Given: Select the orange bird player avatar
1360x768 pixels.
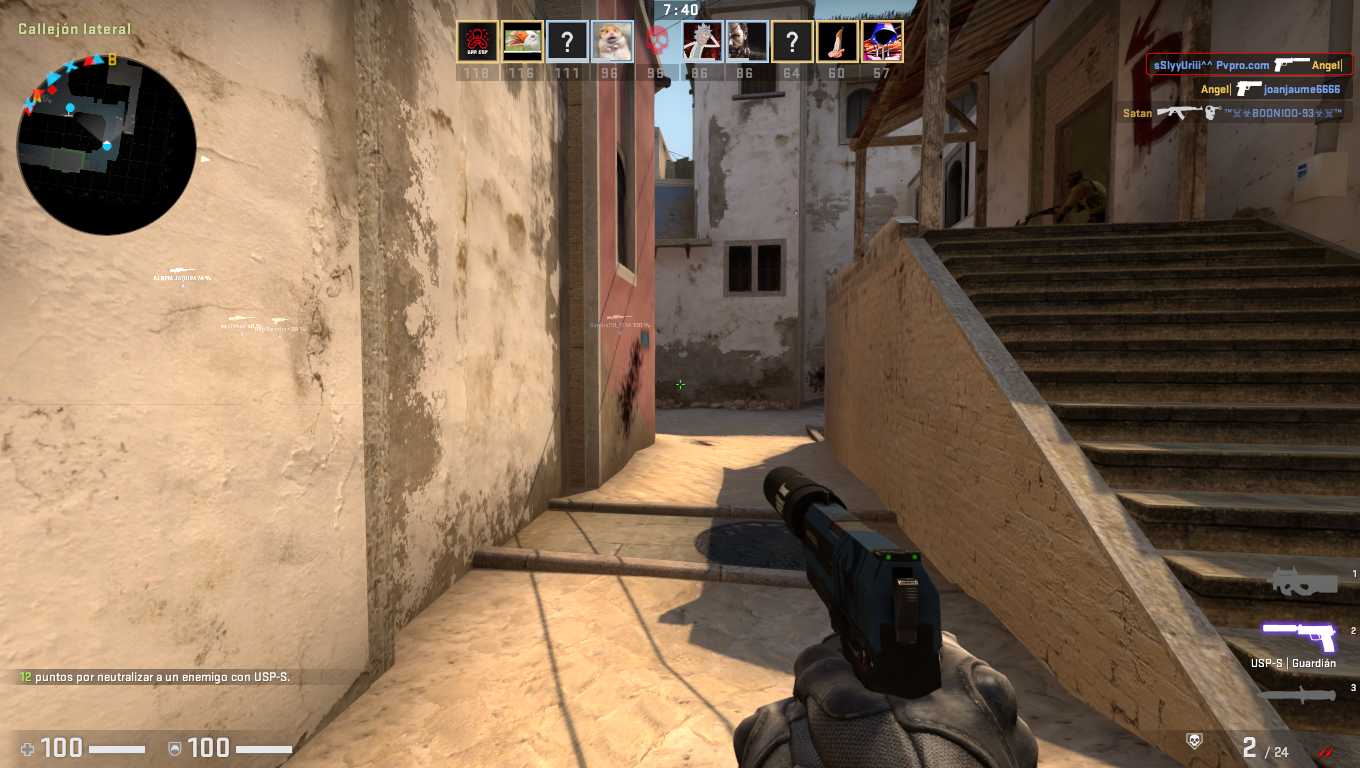Looking at the screenshot, I should tap(522, 42).
